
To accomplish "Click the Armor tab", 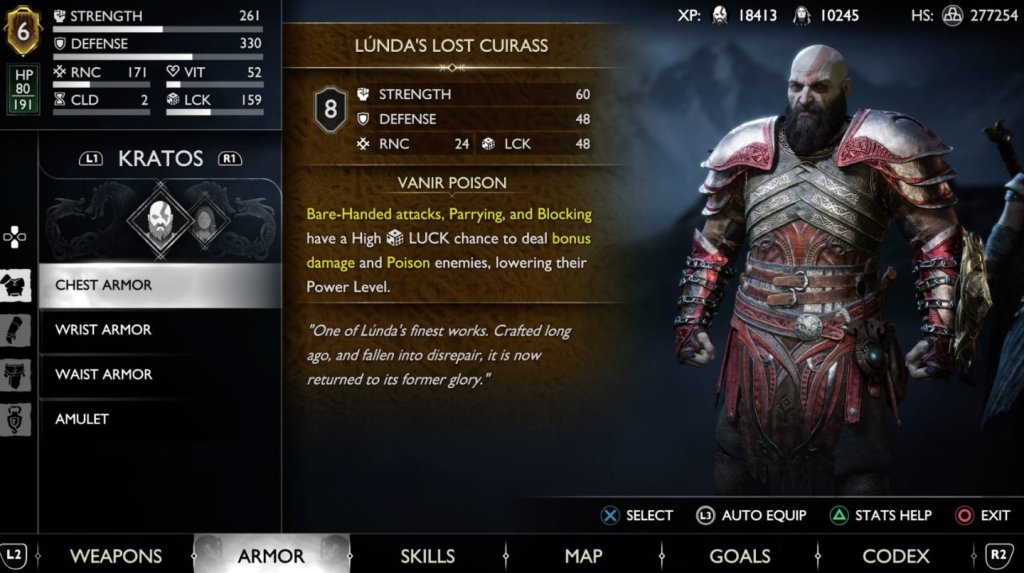I will point(271,556).
